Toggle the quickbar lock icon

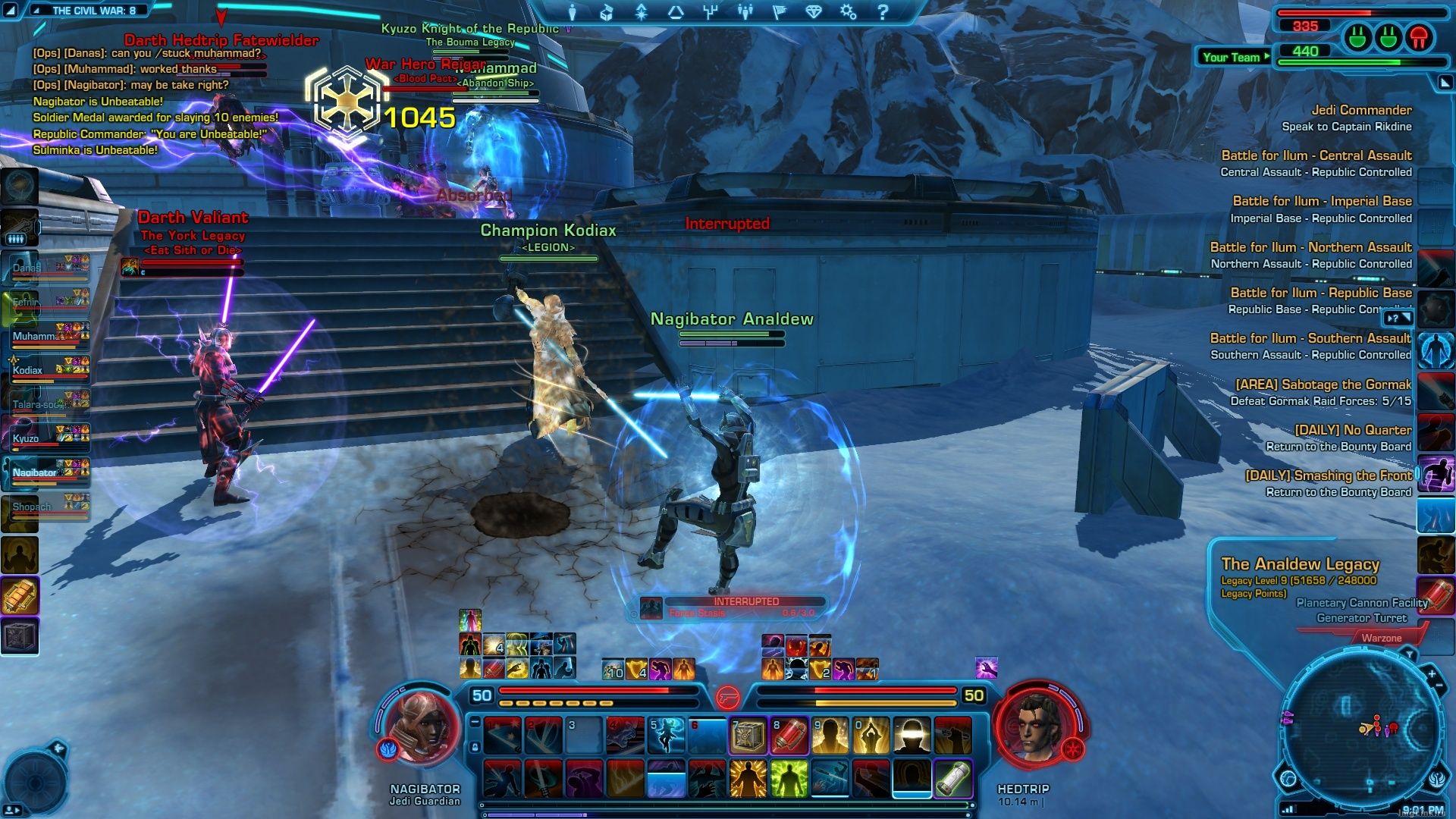475,747
